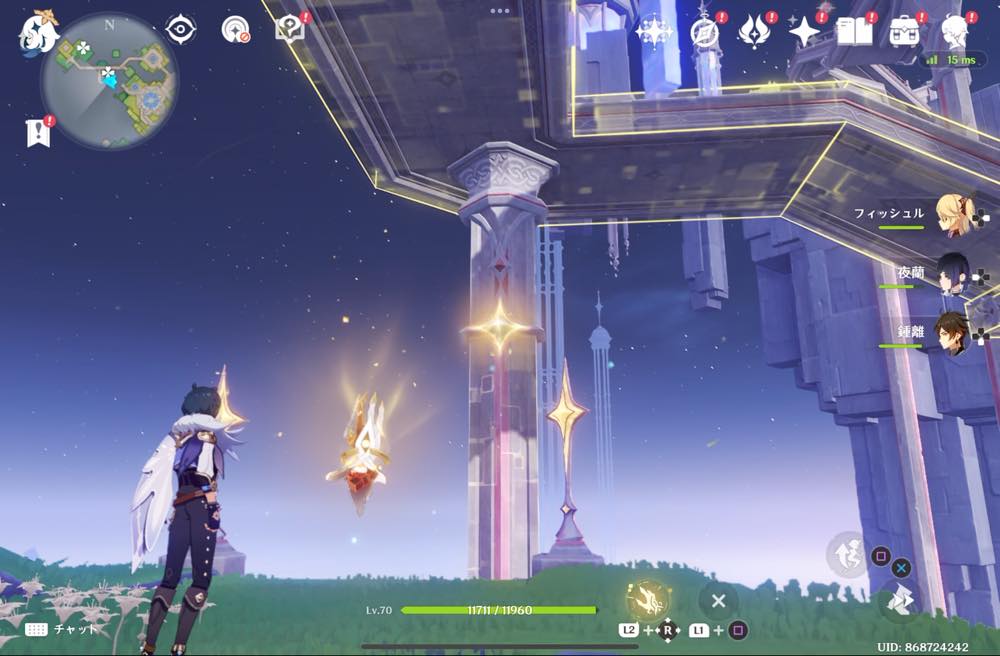Image resolution: width=1000 pixels, height=656 pixels.
Task: Open the Battle Pass winged icon
Action: [x=754, y=32]
